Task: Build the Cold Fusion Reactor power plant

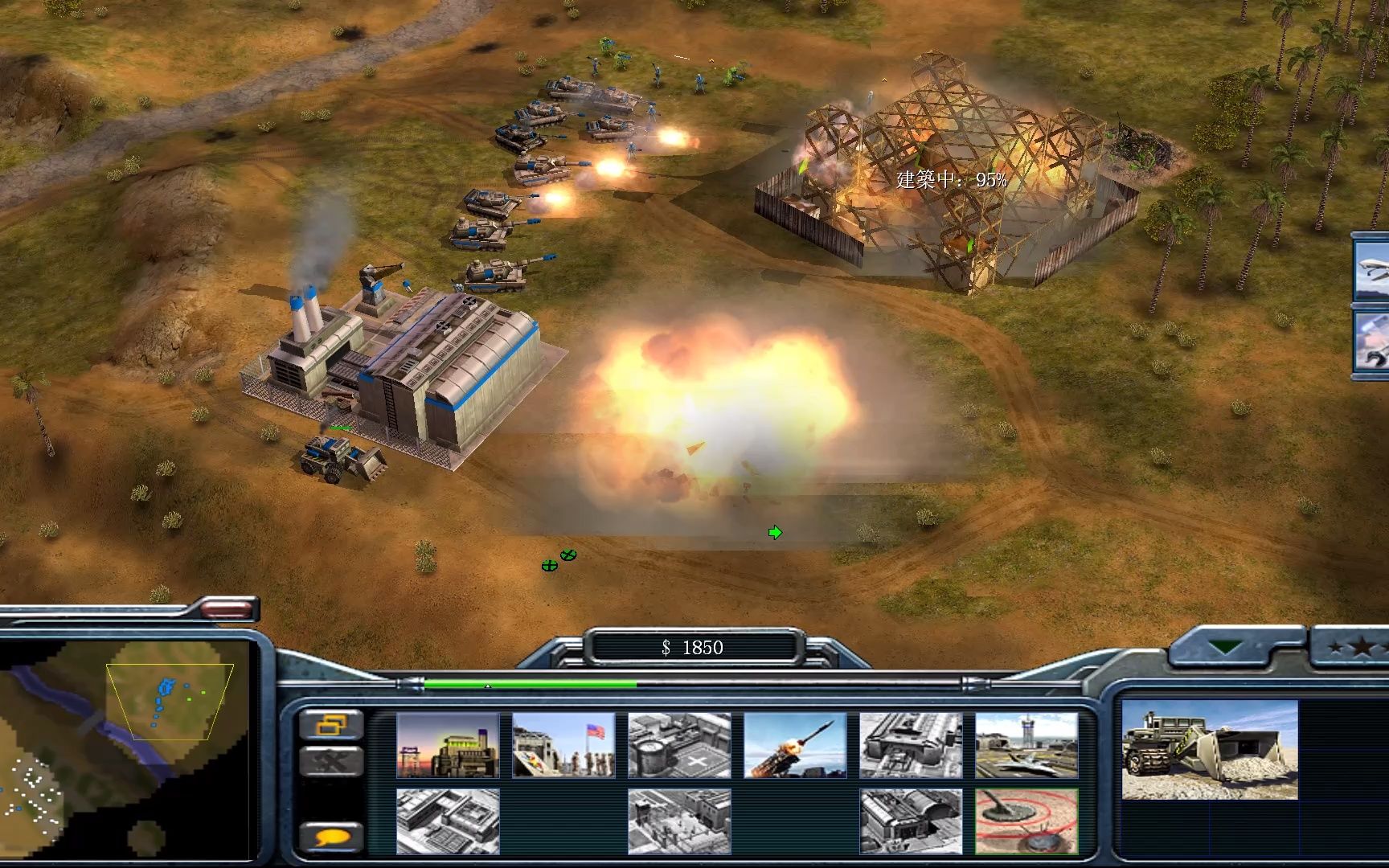Action: coord(448,745)
